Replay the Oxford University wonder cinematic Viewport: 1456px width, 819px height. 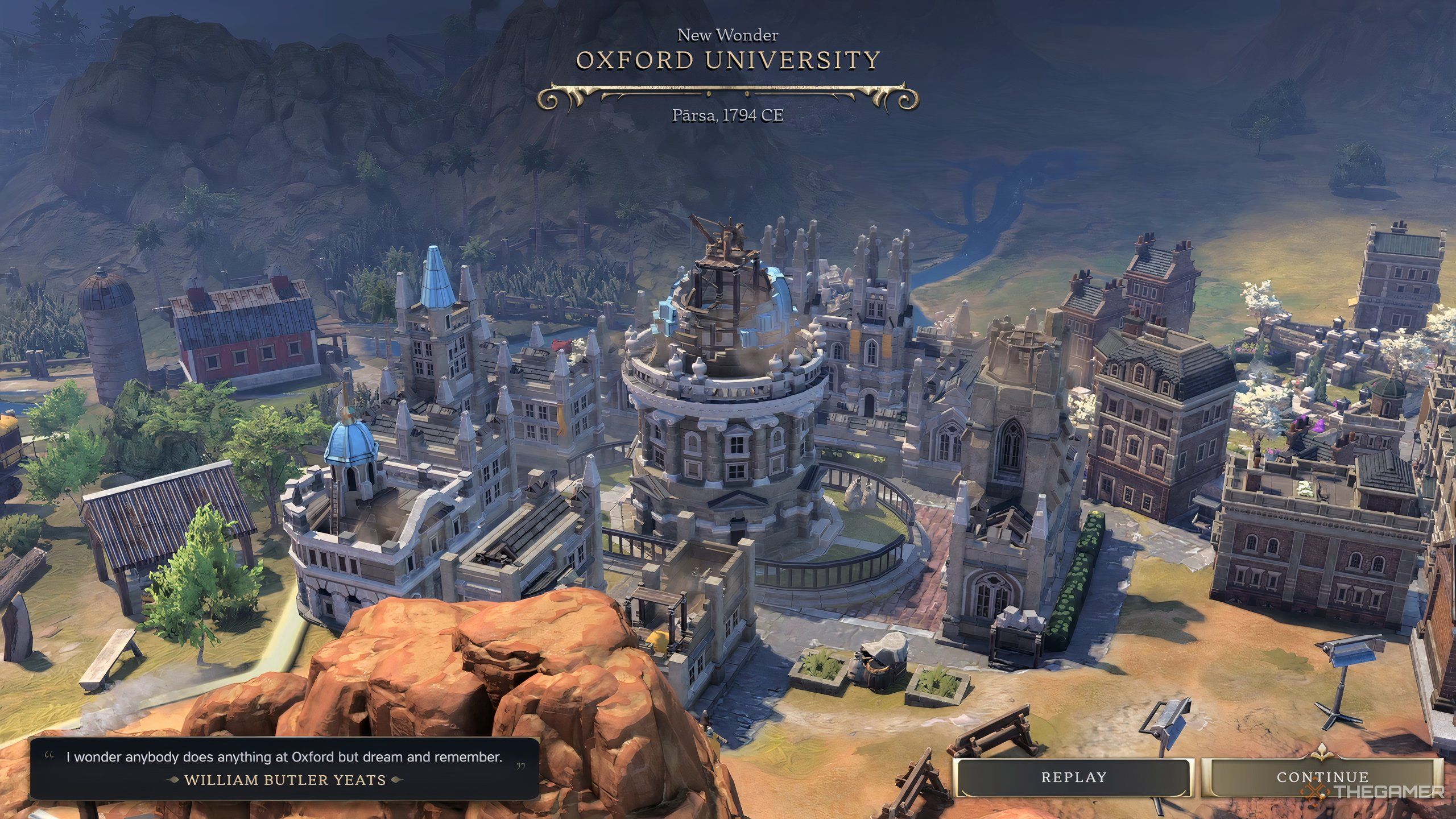[x=1073, y=777]
